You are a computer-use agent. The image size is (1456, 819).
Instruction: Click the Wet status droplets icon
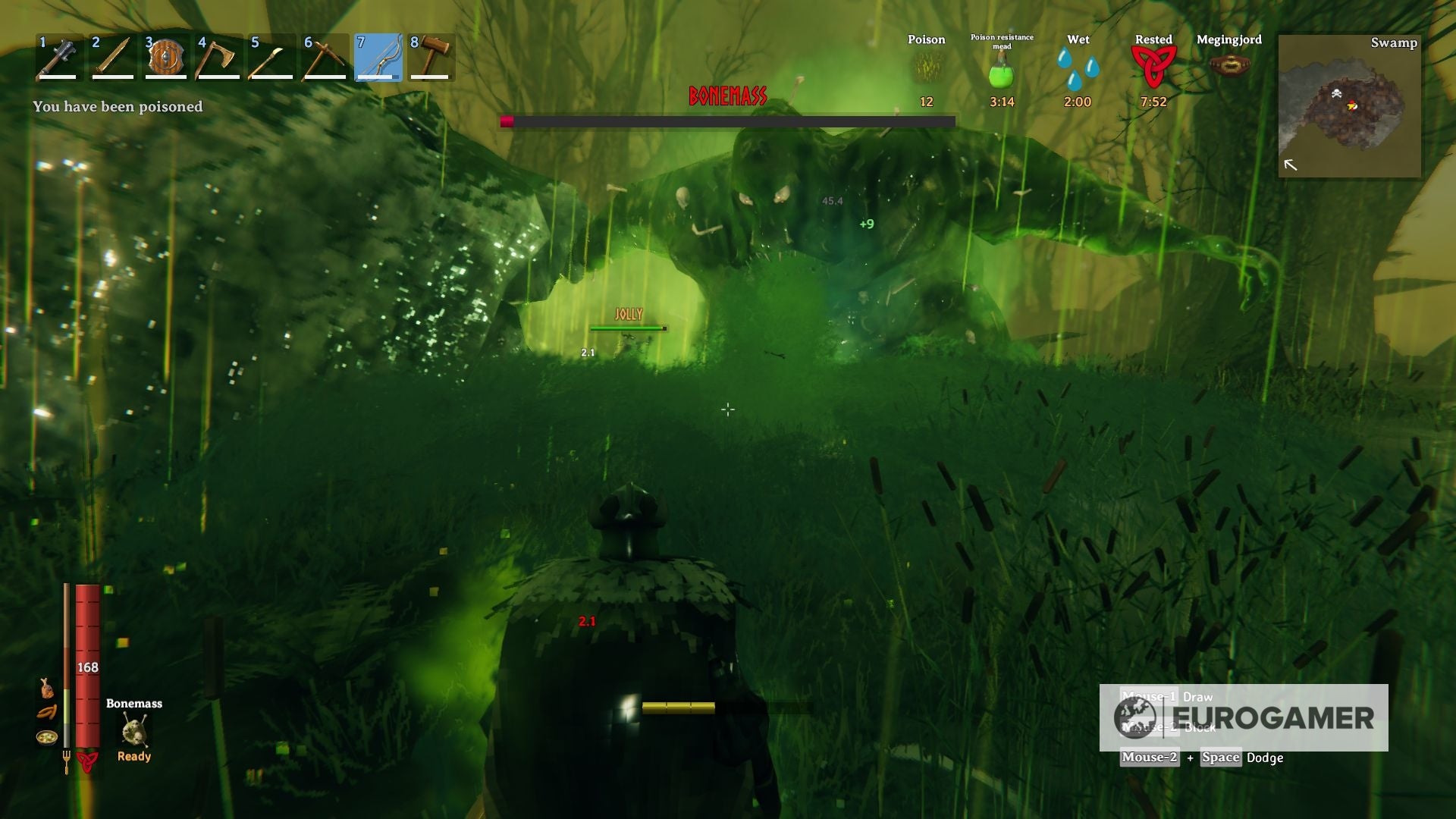tap(1078, 68)
